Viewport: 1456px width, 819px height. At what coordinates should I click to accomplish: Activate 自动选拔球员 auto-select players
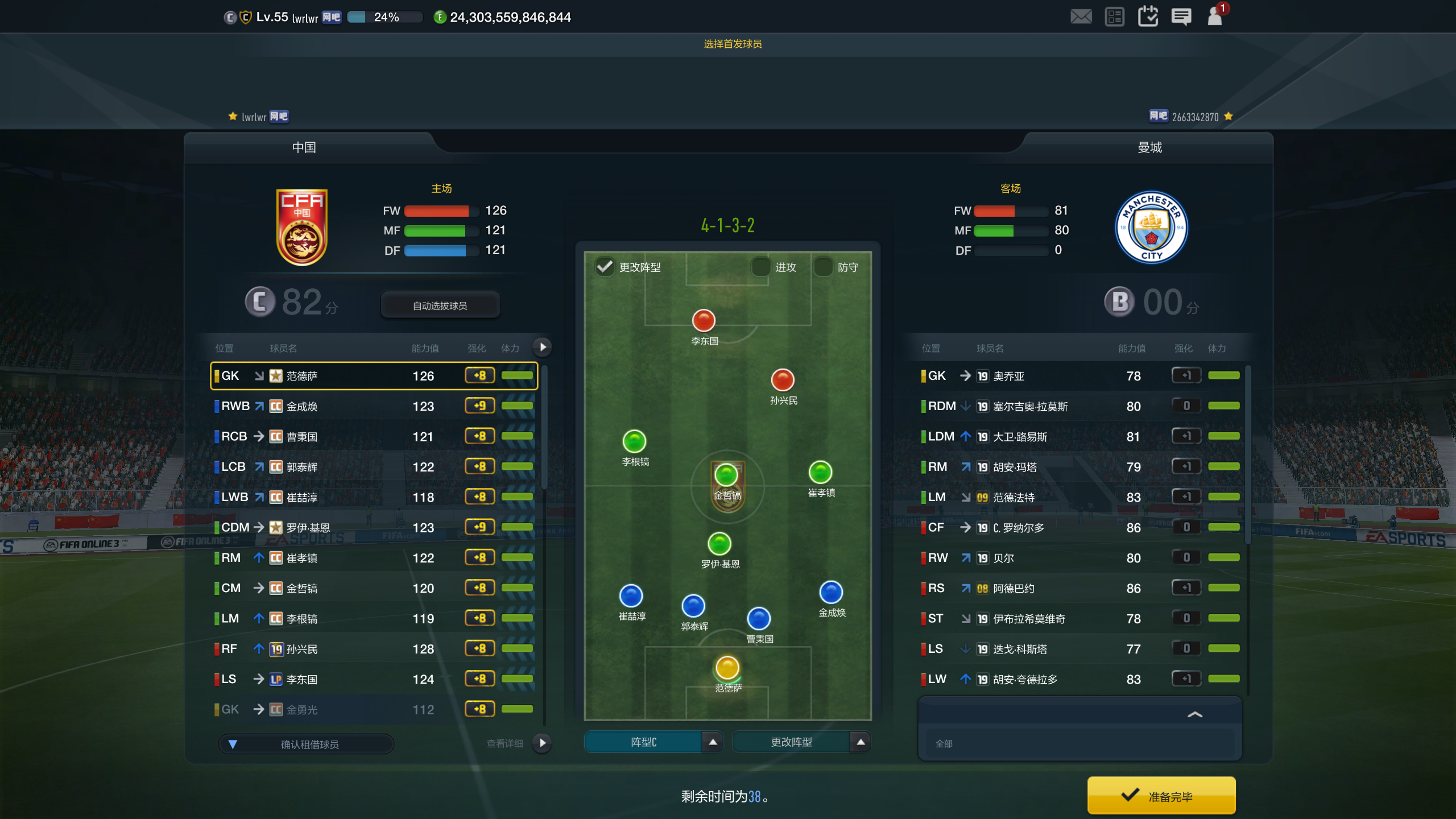(440, 305)
